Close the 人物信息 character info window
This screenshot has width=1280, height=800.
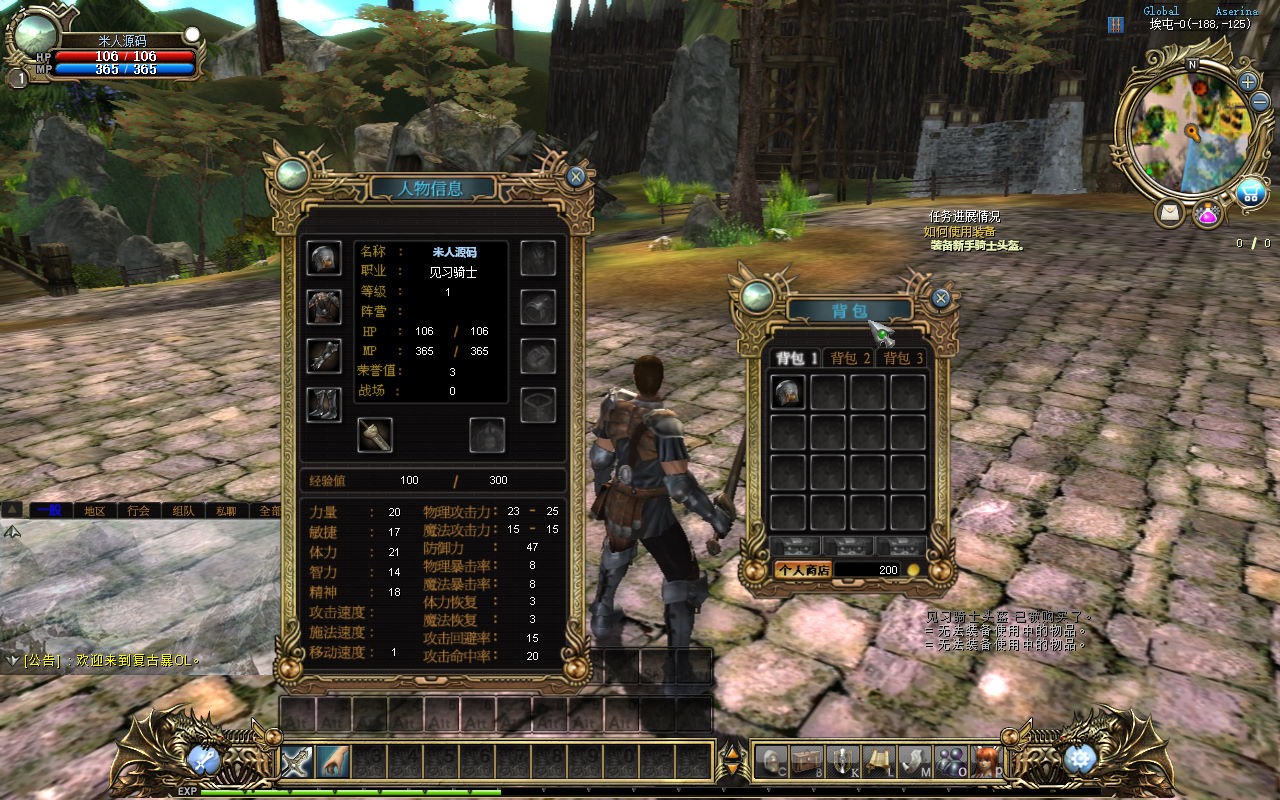[x=575, y=177]
